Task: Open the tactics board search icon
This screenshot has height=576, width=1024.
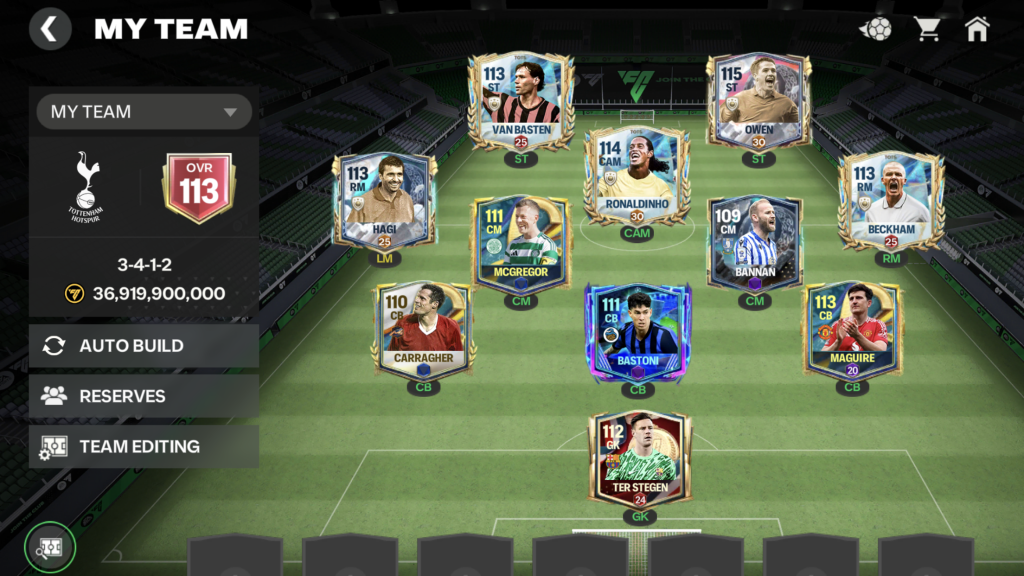Action: (x=50, y=548)
